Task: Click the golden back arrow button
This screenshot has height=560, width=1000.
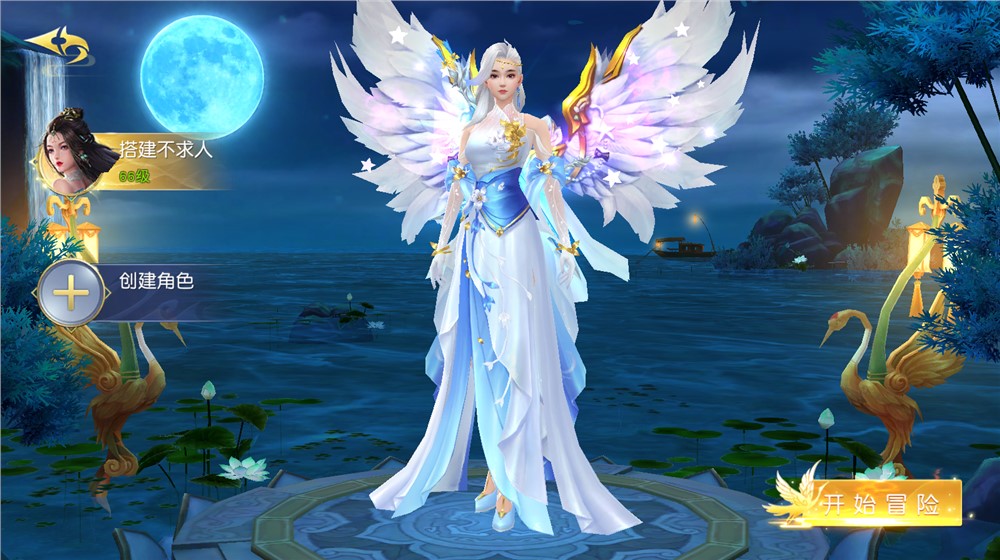Action: (x=57, y=47)
